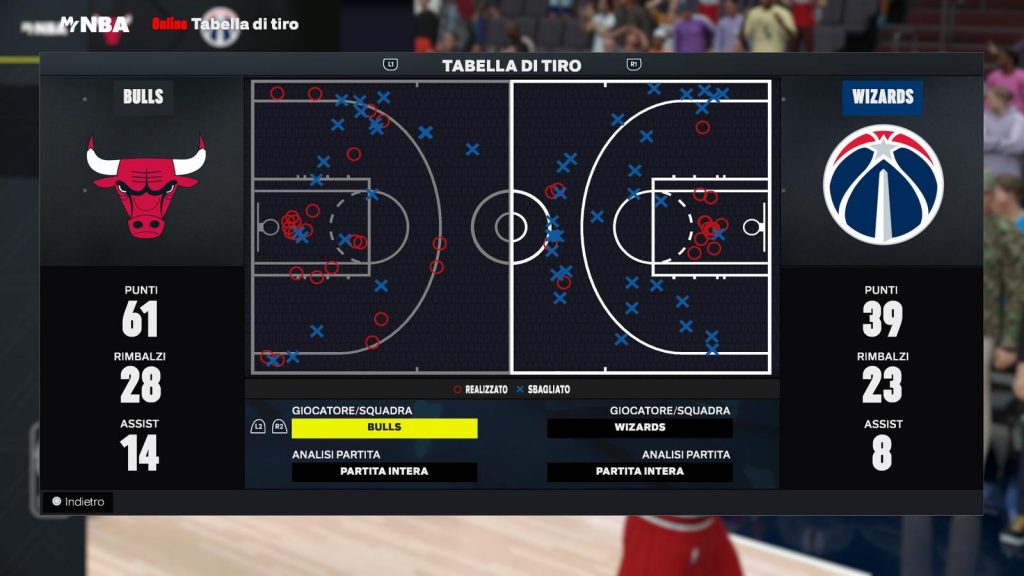Go back with the Indietro button
Screen dimensions: 1024x576
[78, 502]
